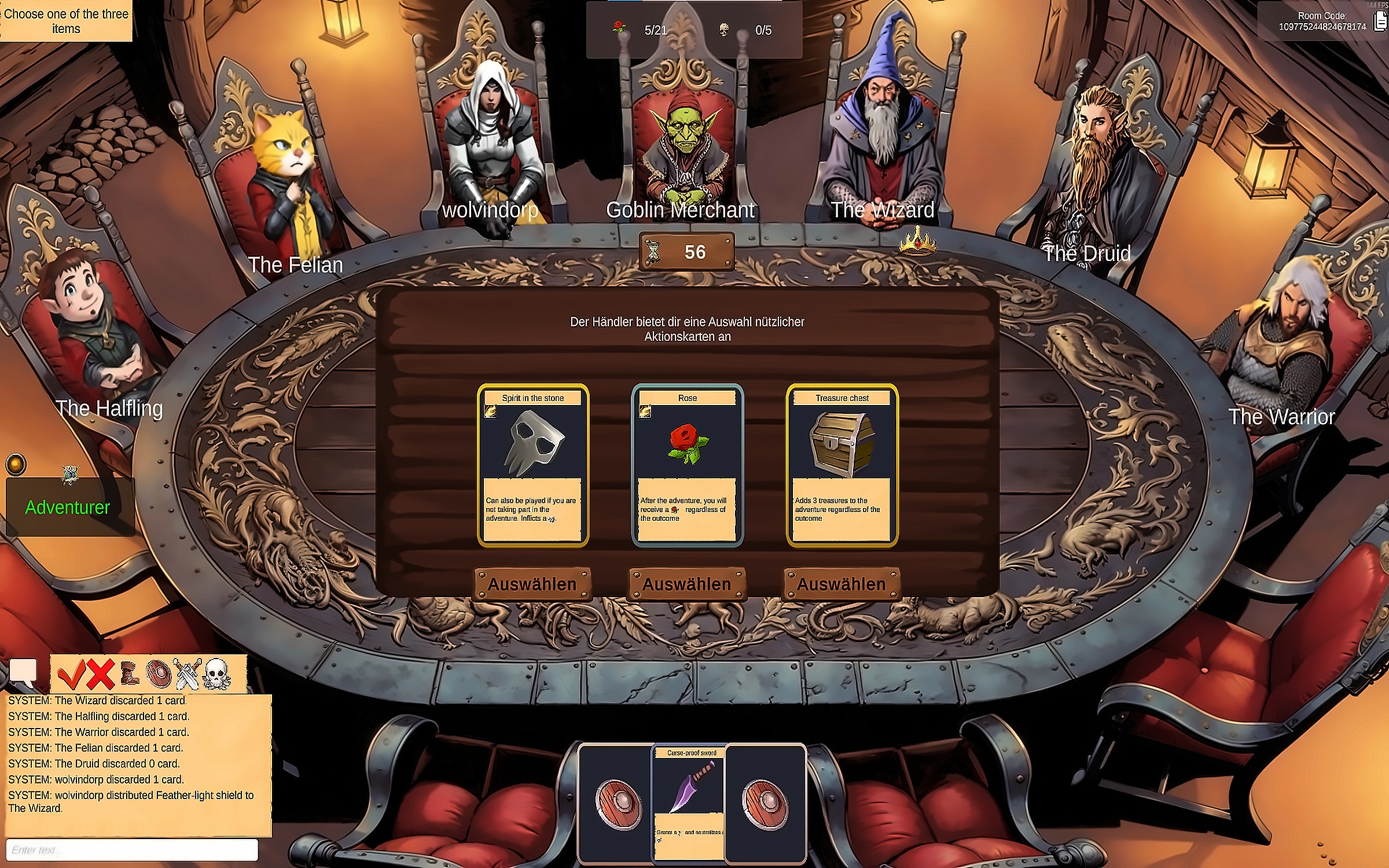This screenshot has width=1389, height=868.
Task: Send the round shield emote
Action: coord(159,674)
